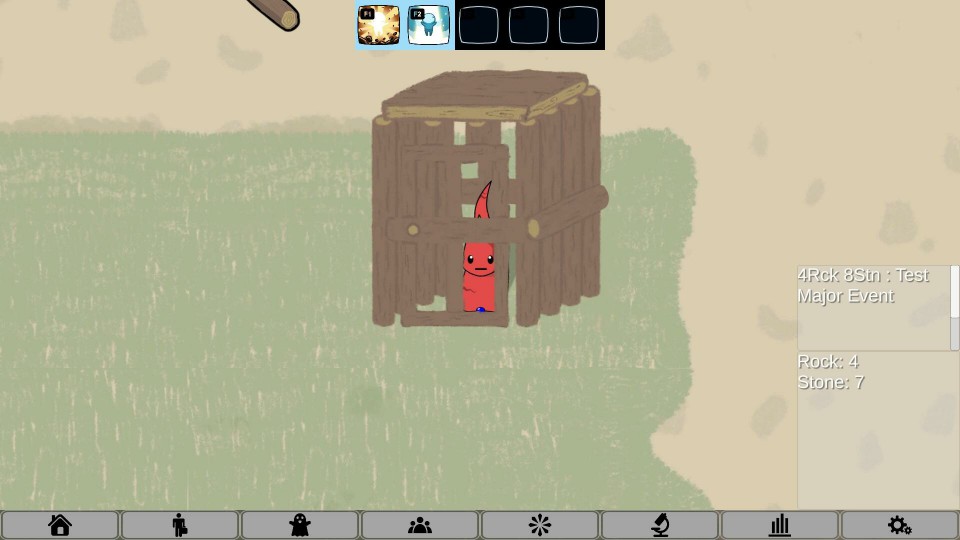The width and height of the screenshot is (960, 540).
Task: Open the ghost icon panel
Action: [x=300, y=525]
